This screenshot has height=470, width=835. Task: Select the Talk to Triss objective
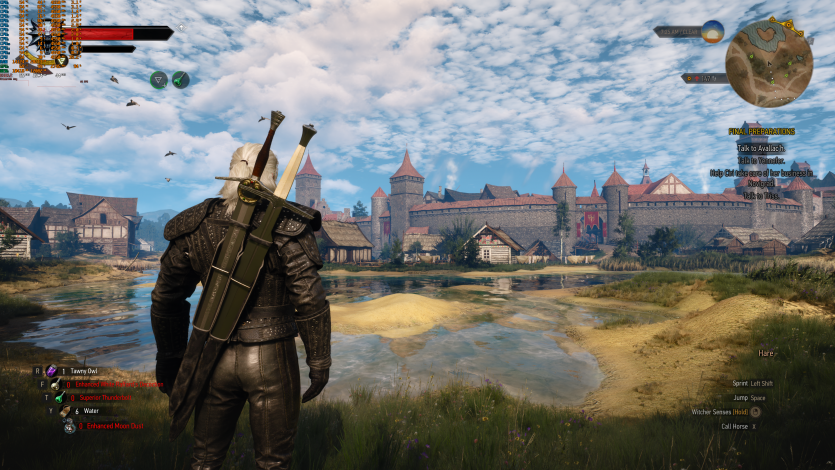pos(761,195)
